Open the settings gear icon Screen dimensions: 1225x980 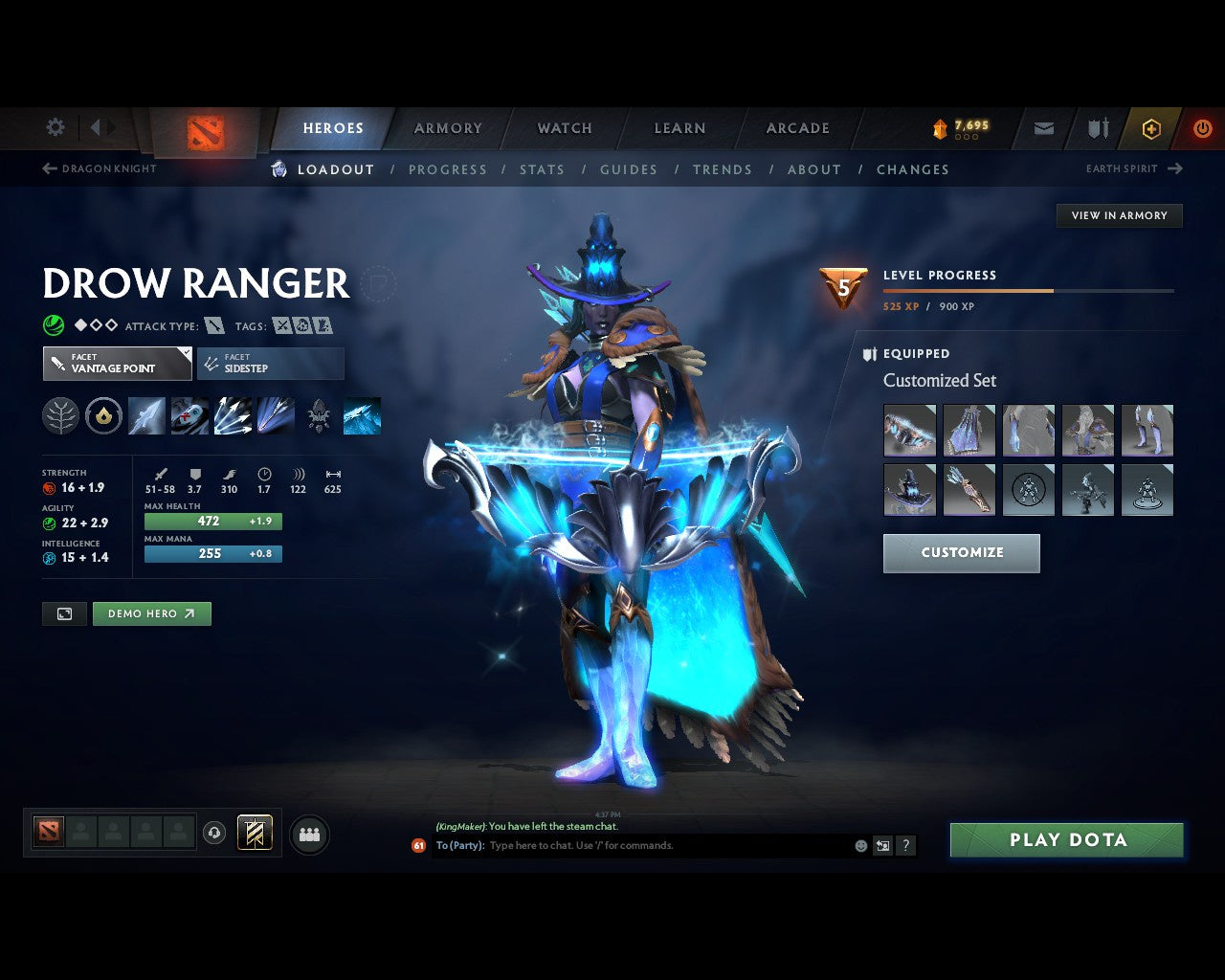55,127
